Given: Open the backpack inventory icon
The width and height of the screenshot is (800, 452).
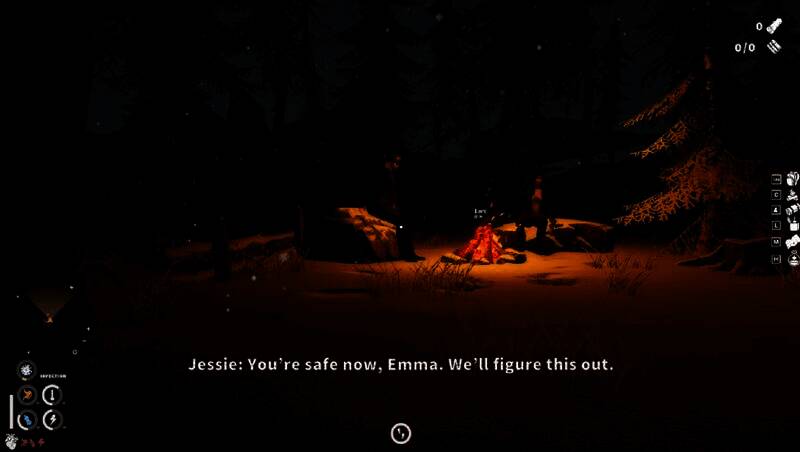Looking at the screenshot, I should (792, 179).
